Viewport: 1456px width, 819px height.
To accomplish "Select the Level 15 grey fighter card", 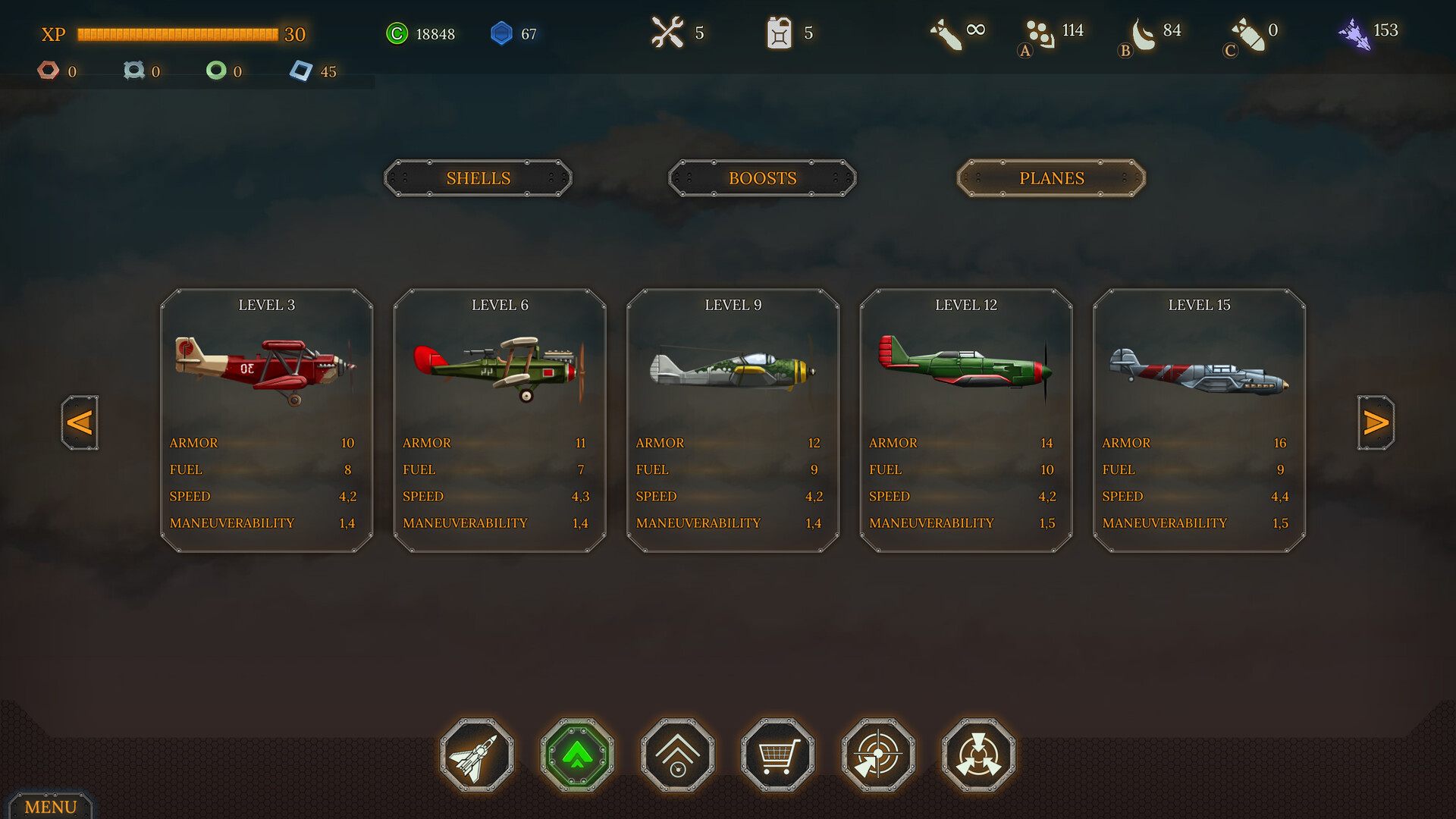I will (x=1199, y=419).
